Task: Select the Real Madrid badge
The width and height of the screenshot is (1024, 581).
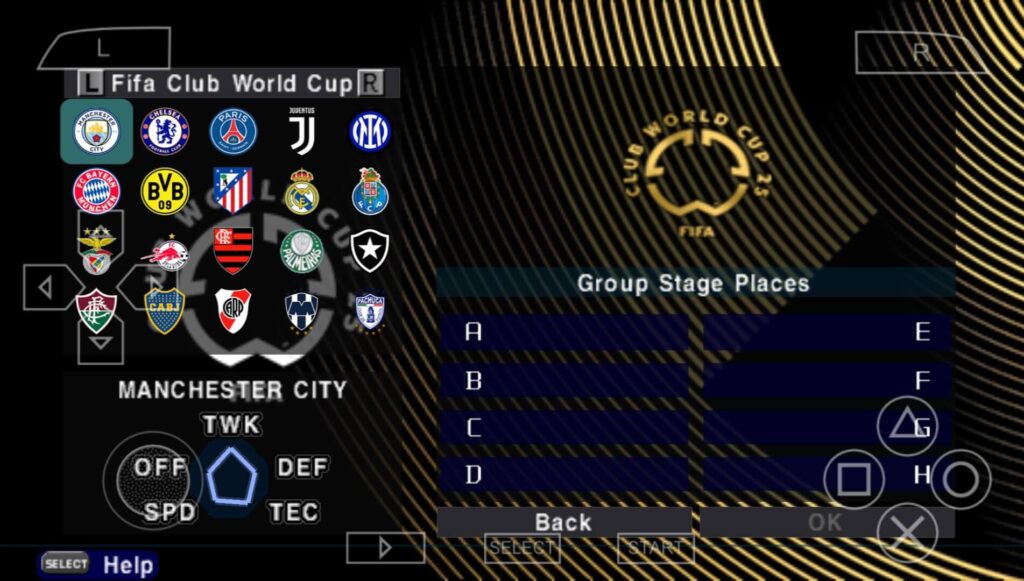Action: (x=301, y=191)
